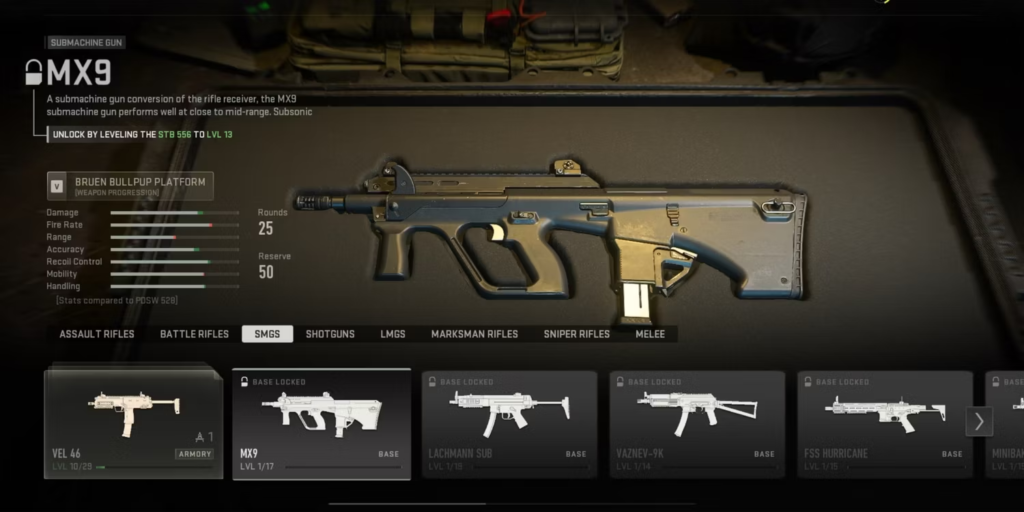The height and width of the screenshot is (512, 1024).
Task: Choose the Sniper Rifles category
Action: click(x=576, y=334)
